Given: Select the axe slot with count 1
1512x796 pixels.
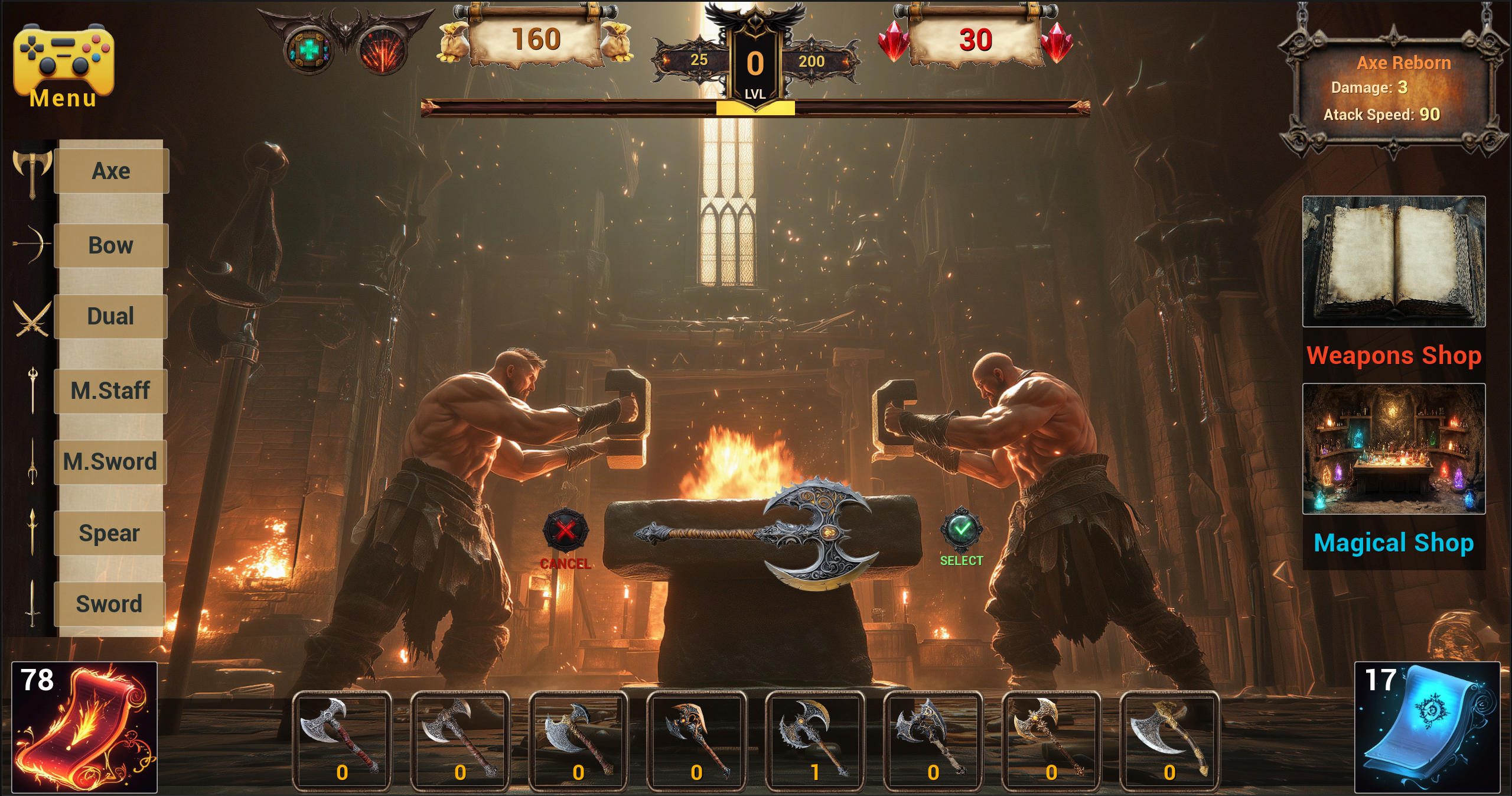Looking at the screenshot, I should 814,740.
